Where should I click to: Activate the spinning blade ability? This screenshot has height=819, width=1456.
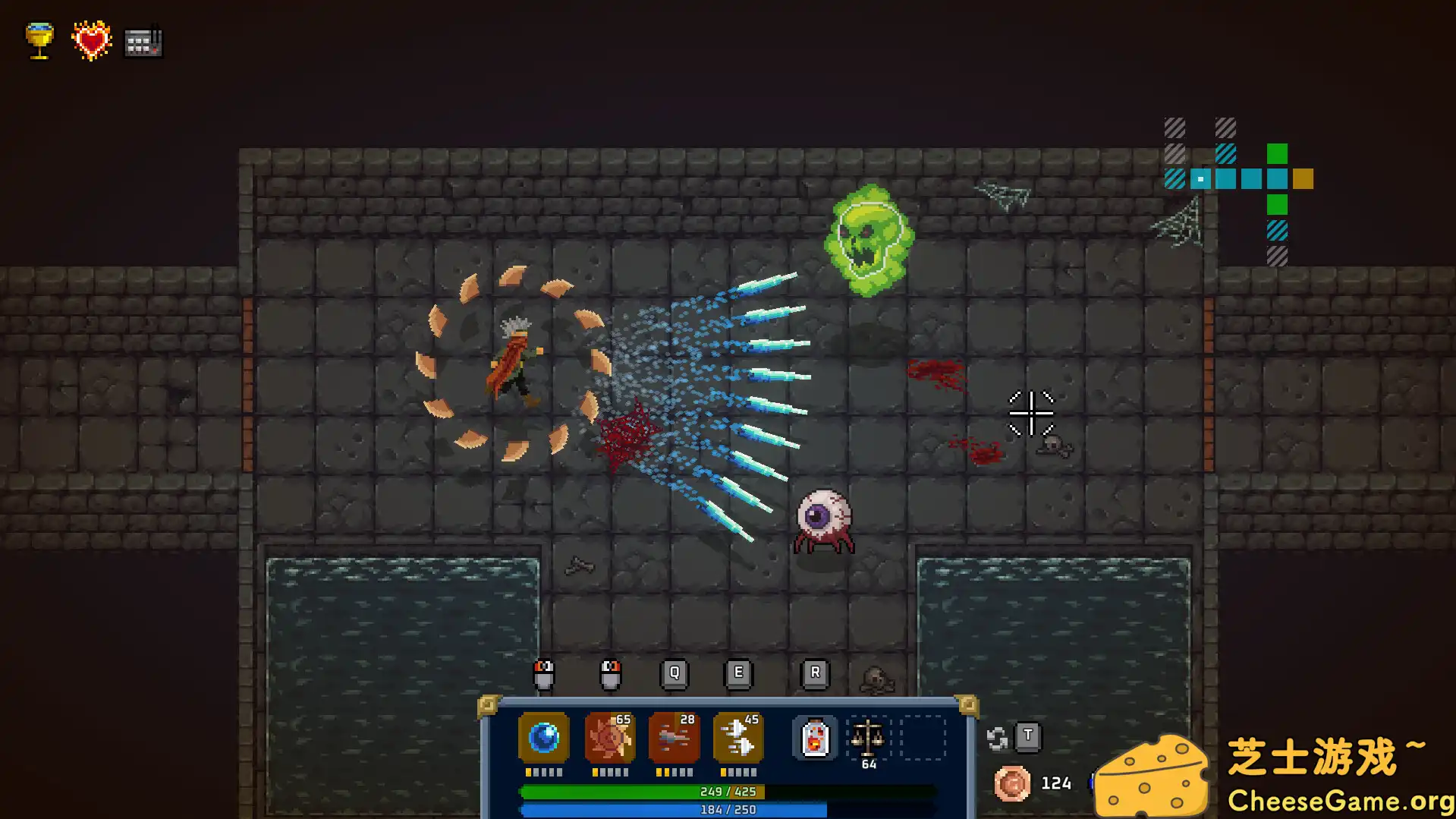tap(609, 737)
